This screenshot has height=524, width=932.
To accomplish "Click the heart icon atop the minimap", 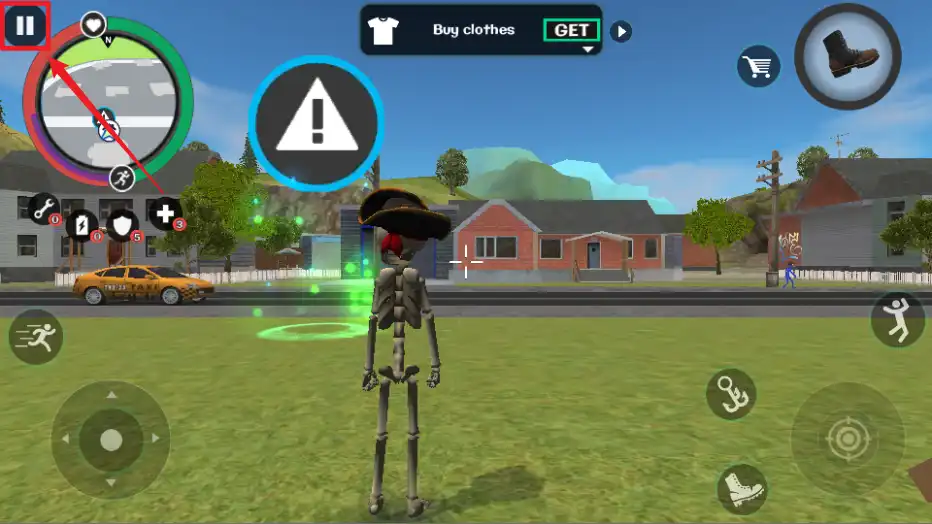I will 93,24.
